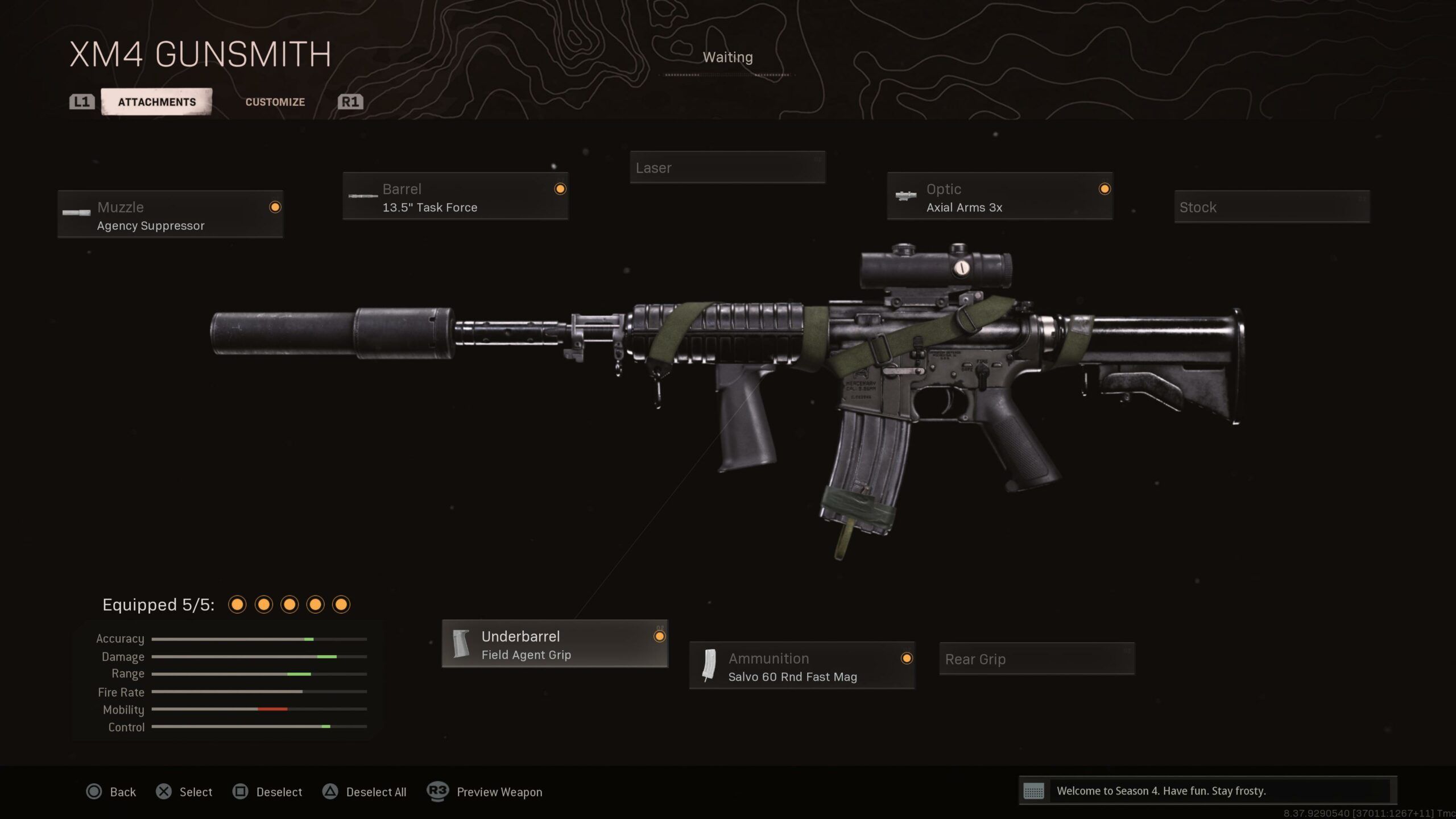This screenshot has height=819, width=1456.
Task: Click the L1 shoulder button icon
Action: click(81, 102)
